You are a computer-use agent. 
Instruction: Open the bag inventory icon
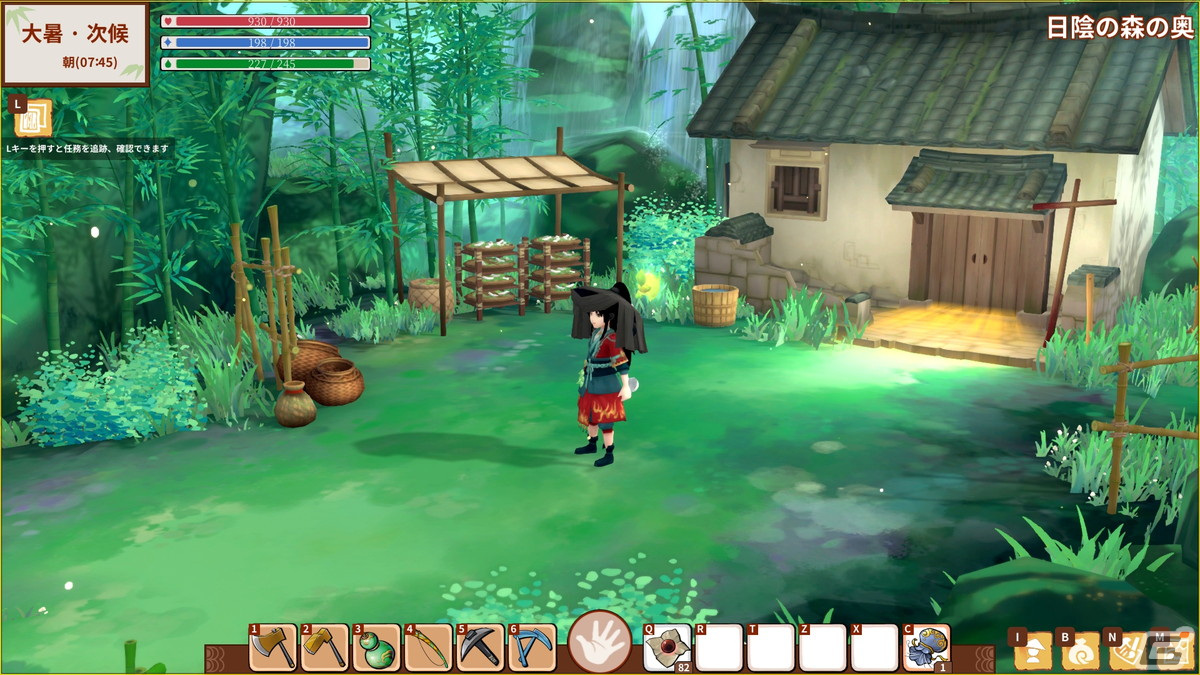click(x=1081, y=651)
